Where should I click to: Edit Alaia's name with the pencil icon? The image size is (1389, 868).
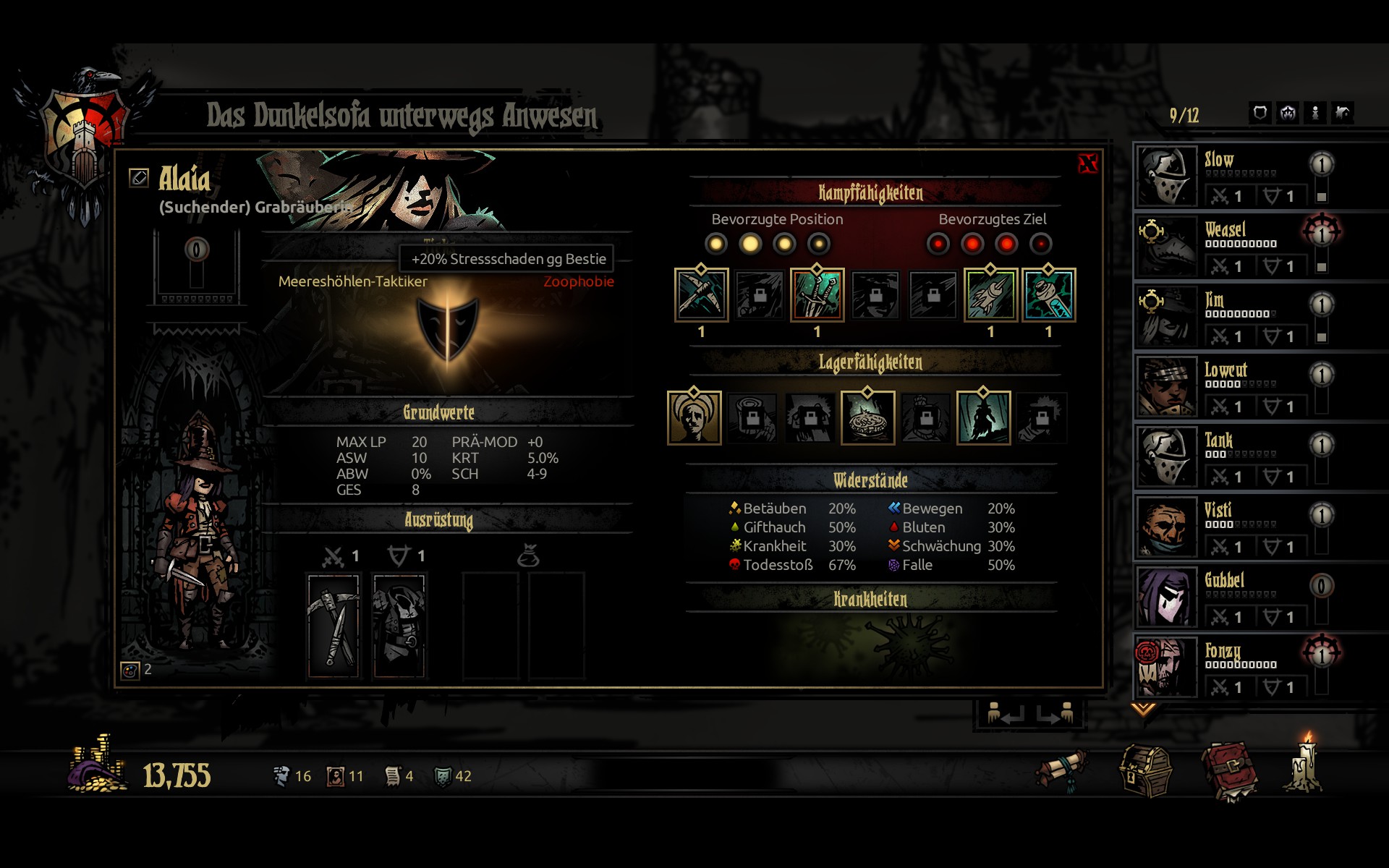coord(139,177)
